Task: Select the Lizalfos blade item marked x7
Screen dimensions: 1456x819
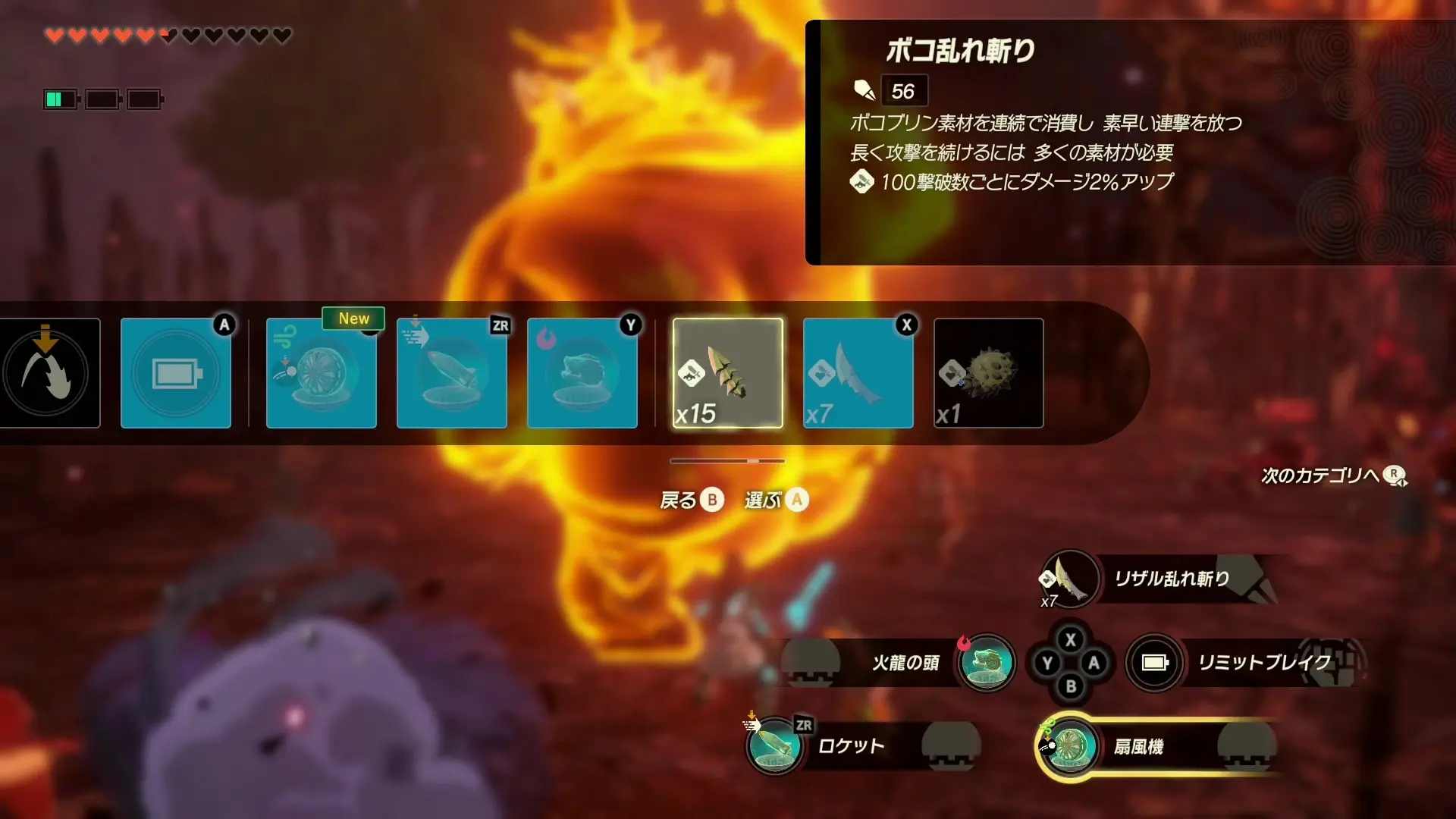Action: tap(858, 373)
